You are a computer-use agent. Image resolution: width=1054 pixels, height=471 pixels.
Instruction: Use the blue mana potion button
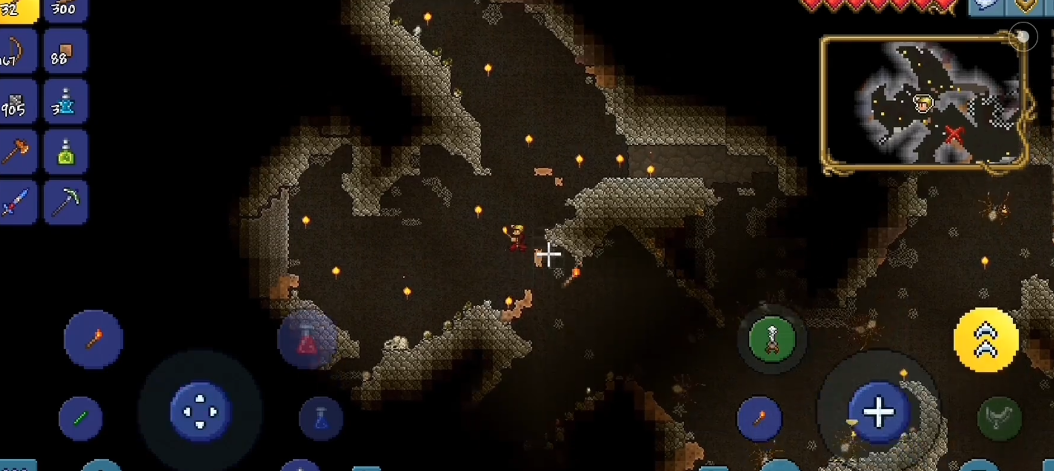tap(320, 418)
